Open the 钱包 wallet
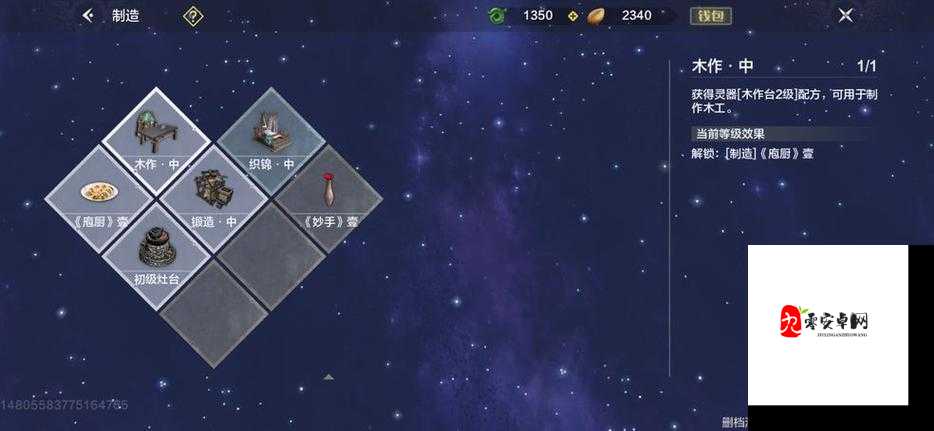Viewport: 934px width, 431px height. 711,15
